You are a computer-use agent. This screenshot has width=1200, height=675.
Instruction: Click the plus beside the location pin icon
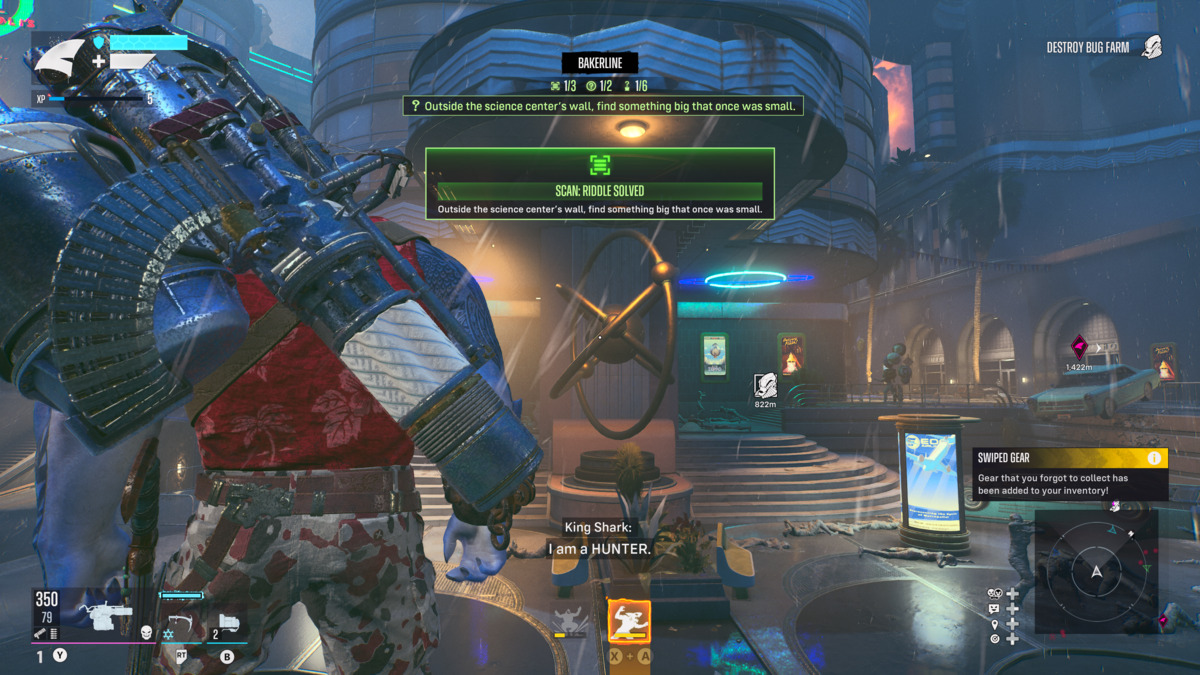1013,624
